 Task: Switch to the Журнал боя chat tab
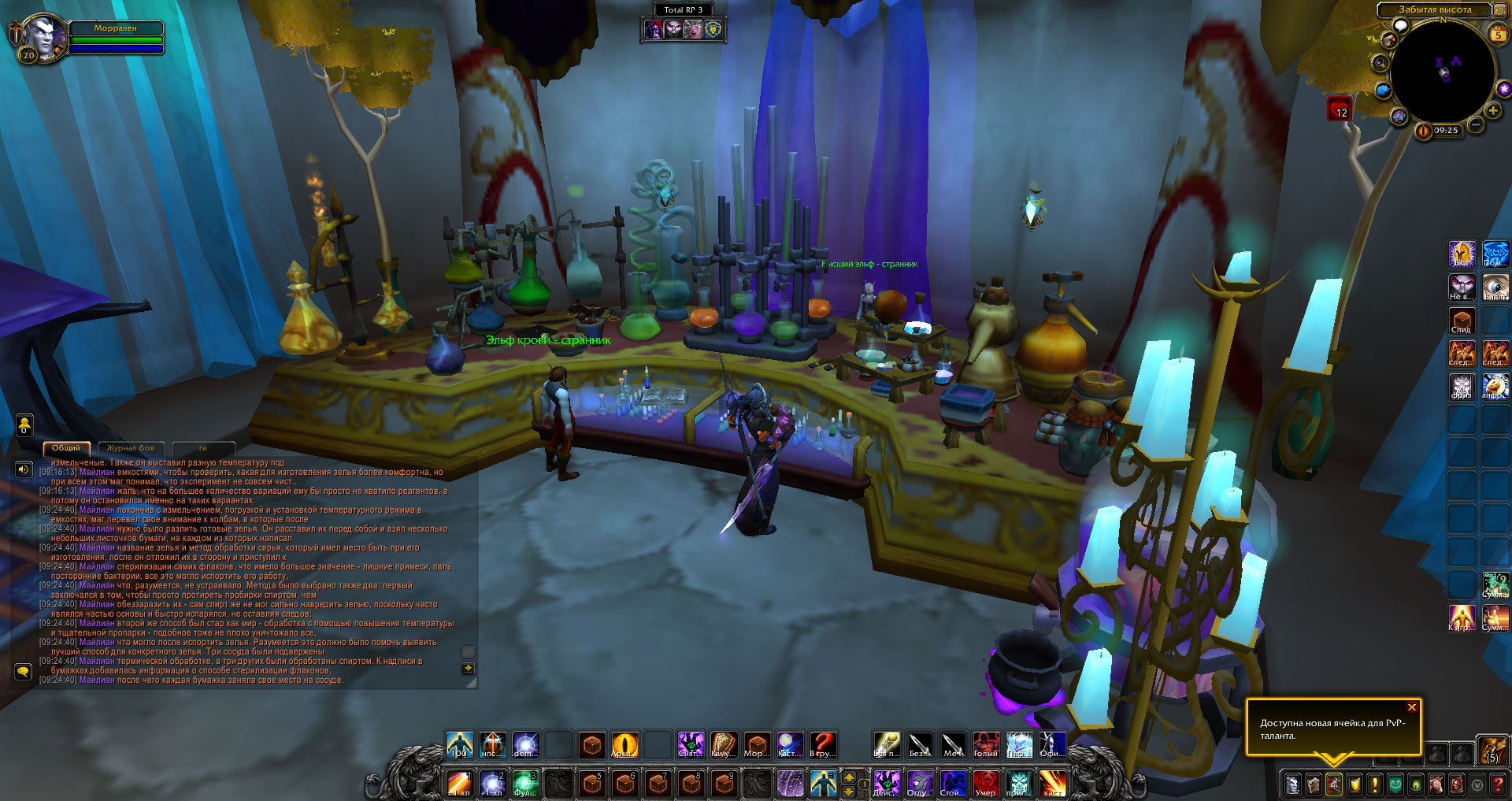131,448
